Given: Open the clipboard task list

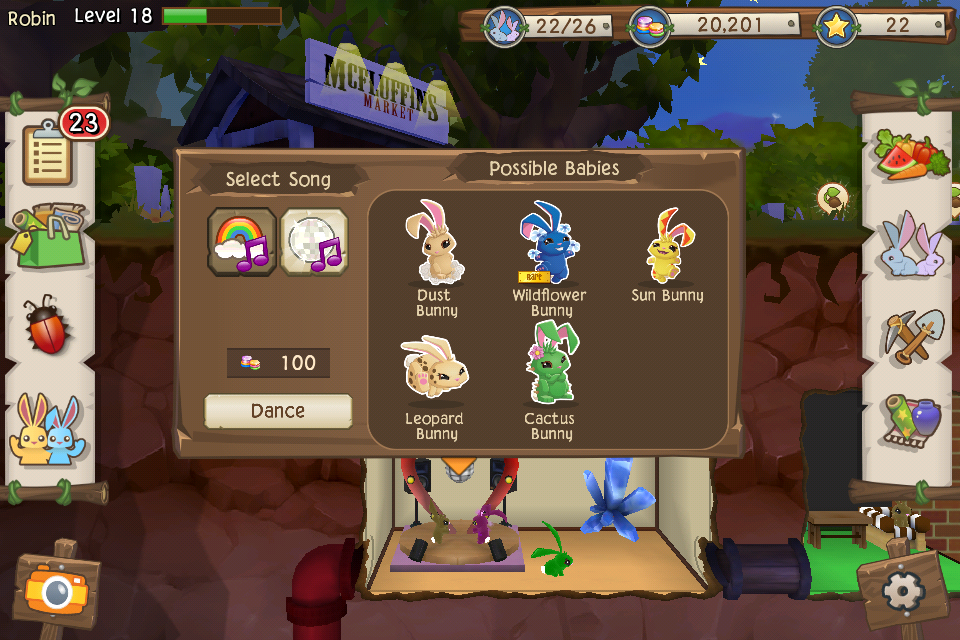Looking at the screenshot, I should (x=46, y=152).
